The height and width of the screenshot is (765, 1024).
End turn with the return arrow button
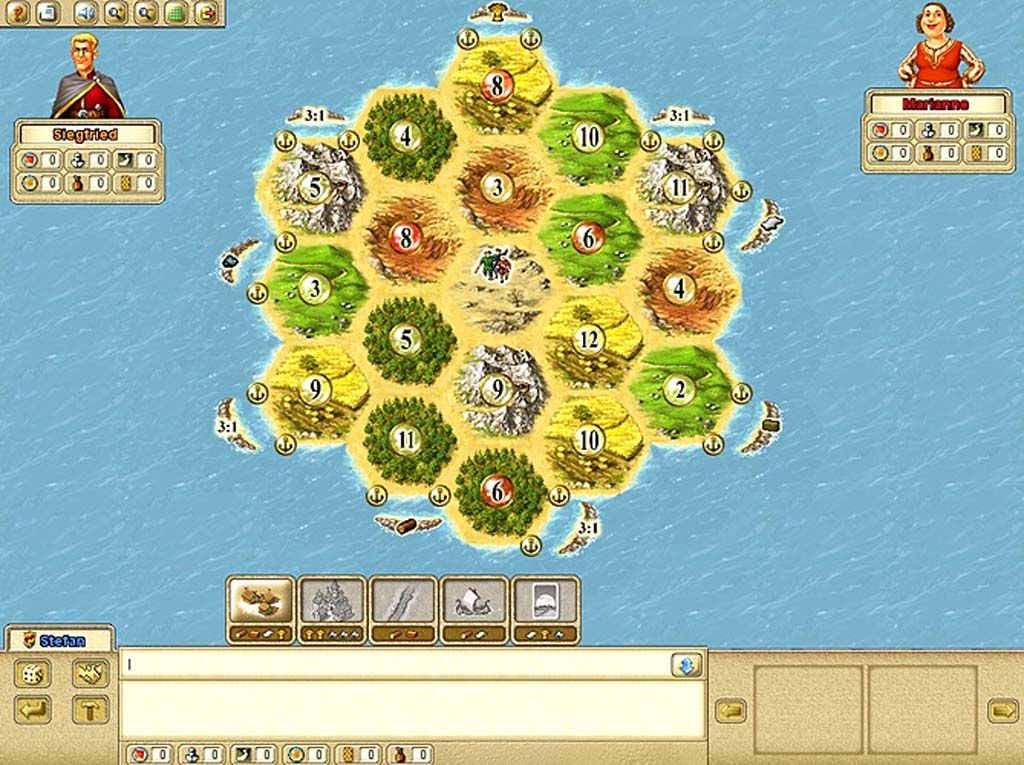(31, 709)
